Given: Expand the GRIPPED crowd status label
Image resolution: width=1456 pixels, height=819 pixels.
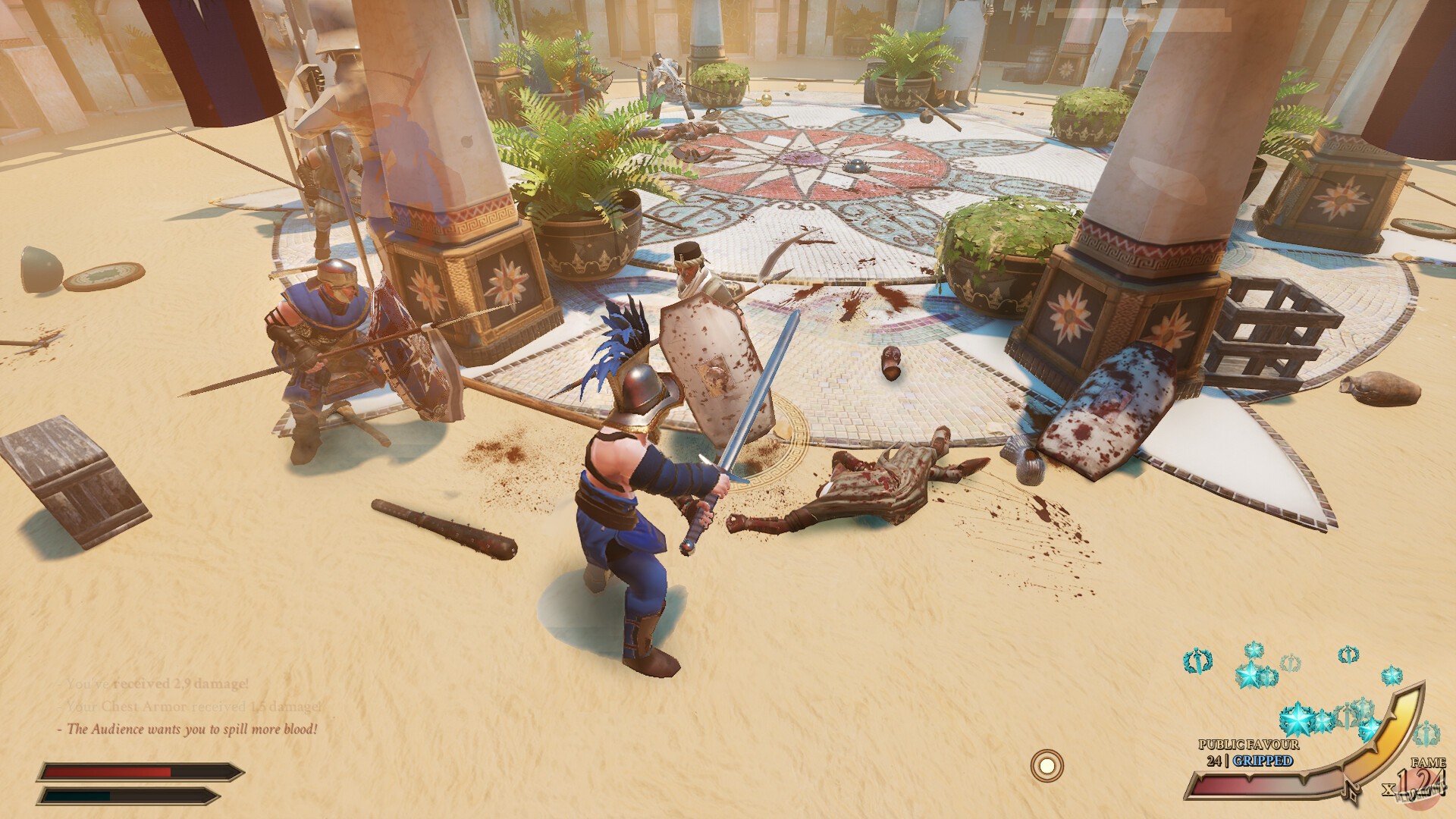Looking at the screenshot, I should (1263, 761).
